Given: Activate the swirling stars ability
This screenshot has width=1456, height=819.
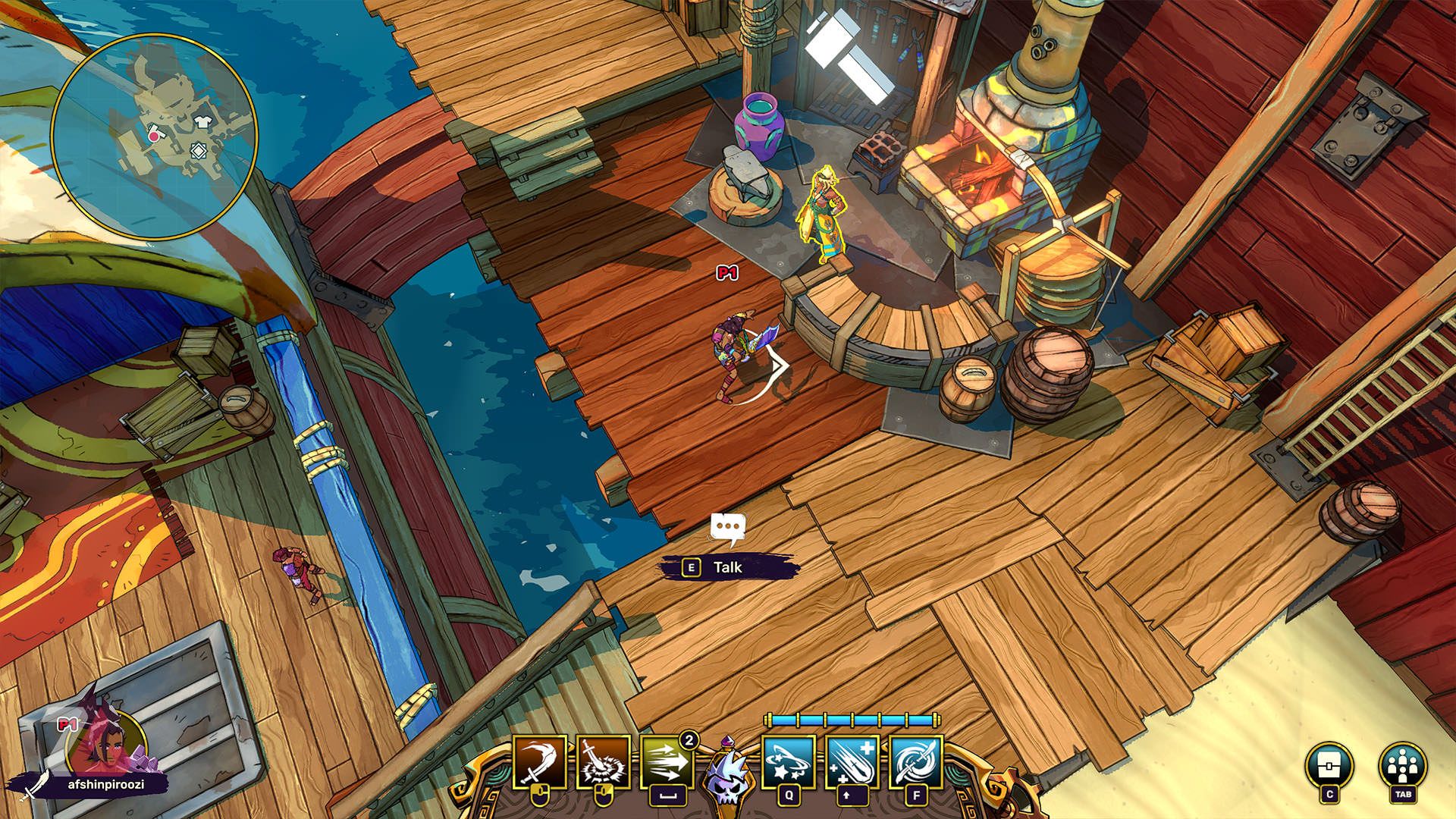Looking at the screenshot, I should click(789, 761).
